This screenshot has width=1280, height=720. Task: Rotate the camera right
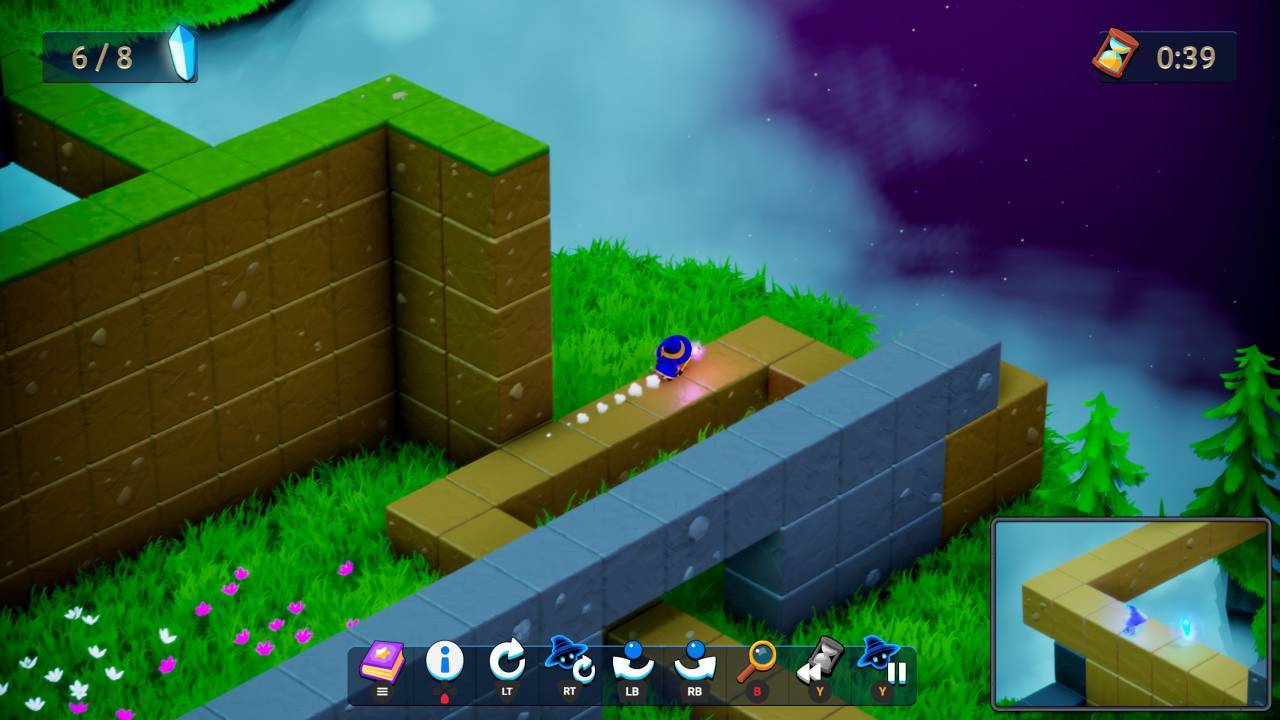(694, 662)
